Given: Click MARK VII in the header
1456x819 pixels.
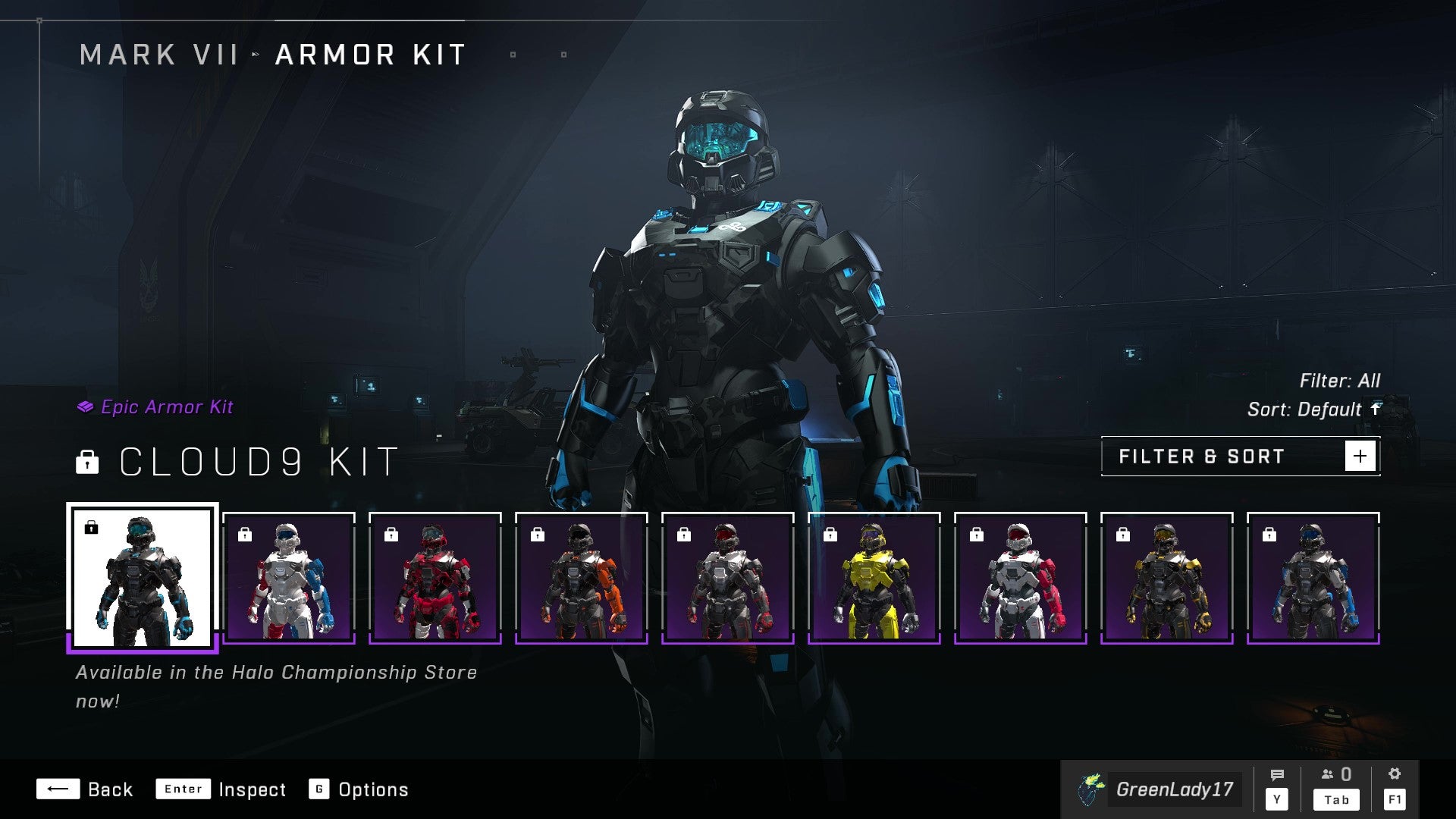Looking at the screenshot, I should 159,54.
